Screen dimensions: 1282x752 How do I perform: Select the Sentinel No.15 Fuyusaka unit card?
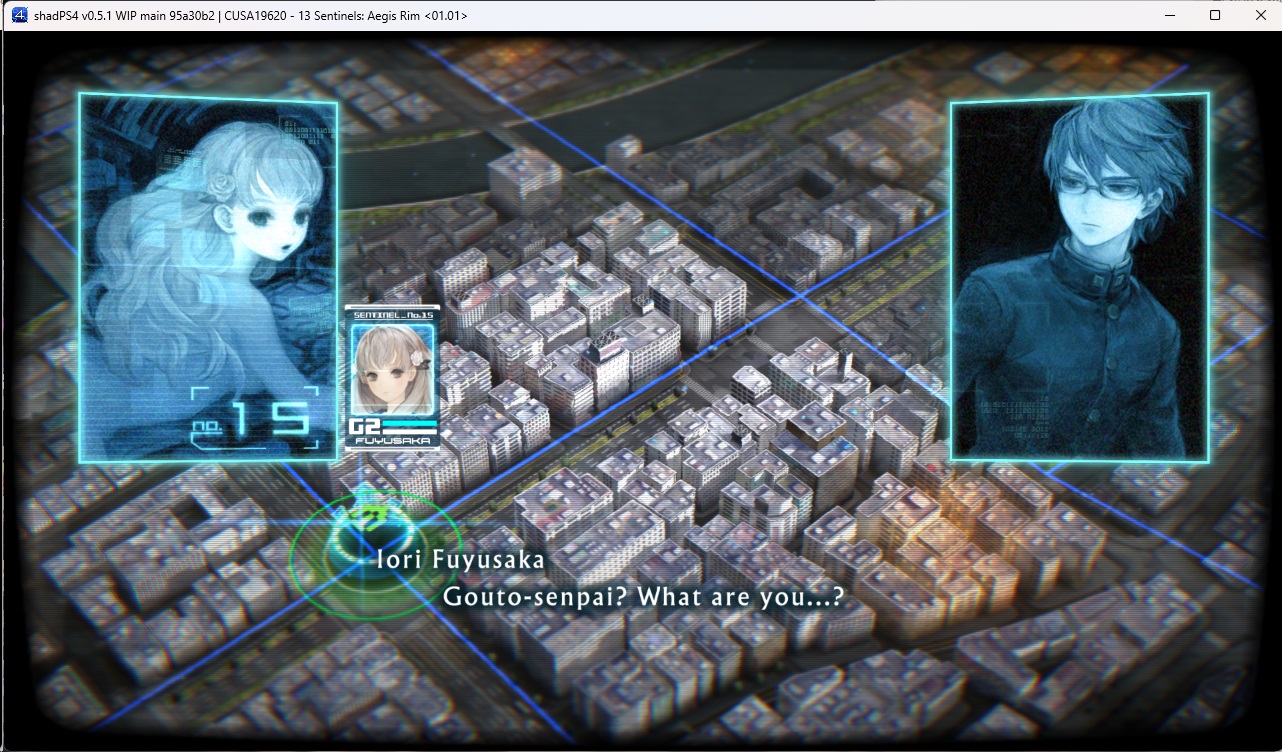[392, 378]
